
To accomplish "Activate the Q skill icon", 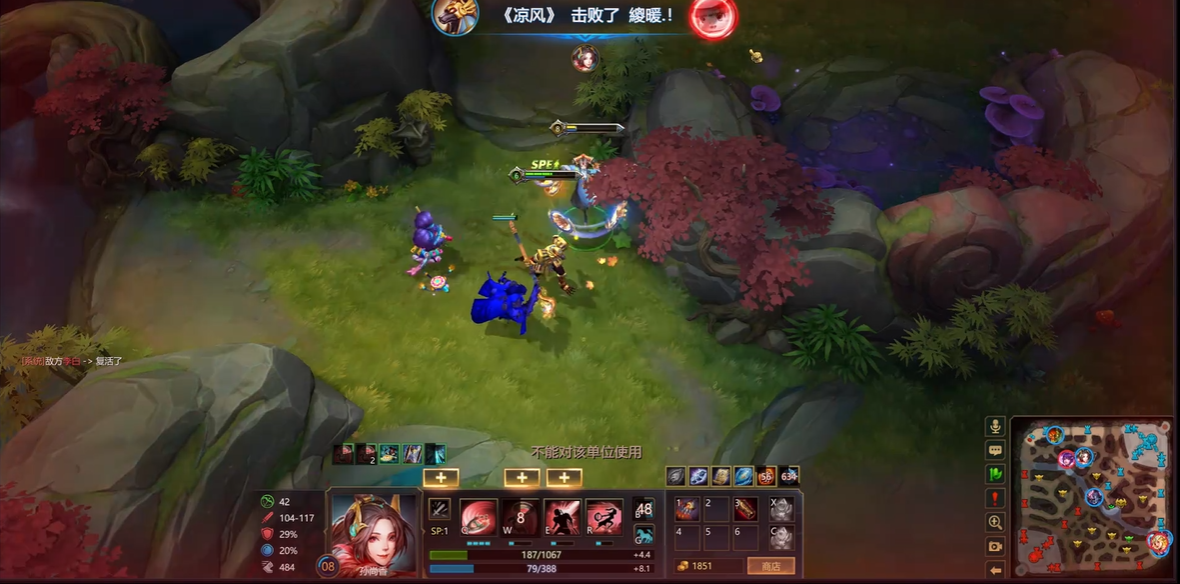I will (x=480, y=518).
